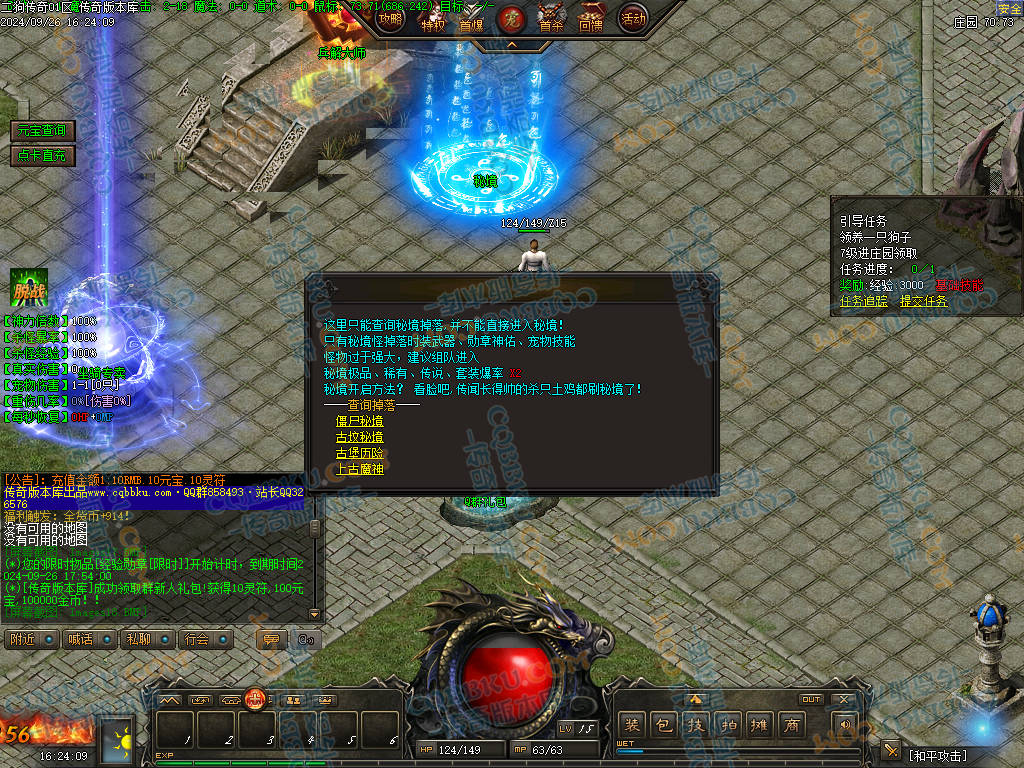Image resolution: width=1024 pixels, height=768 pixels.
Task: Open the 攻略 guide button
Action: 390,16
